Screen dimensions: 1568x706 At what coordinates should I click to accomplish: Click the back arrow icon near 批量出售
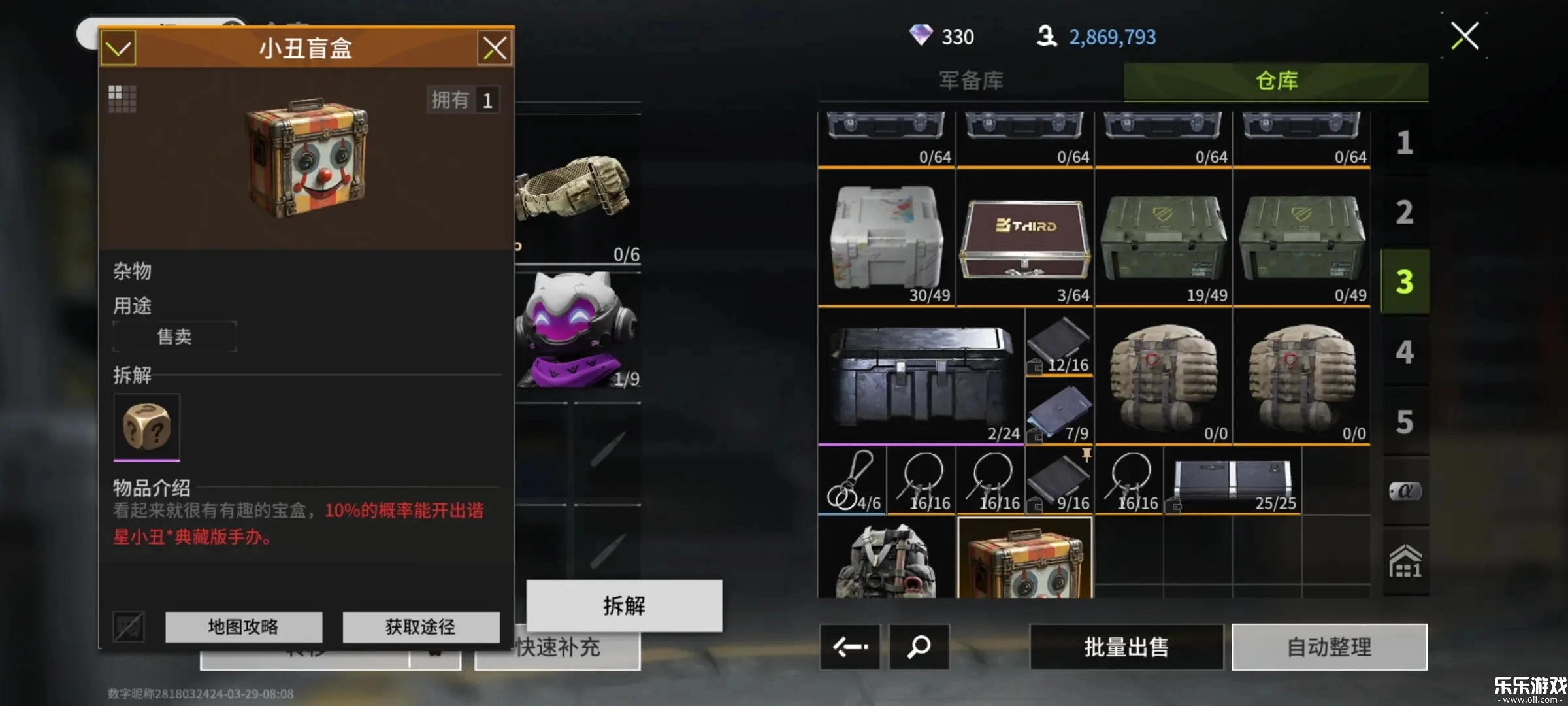click(849, 648)
